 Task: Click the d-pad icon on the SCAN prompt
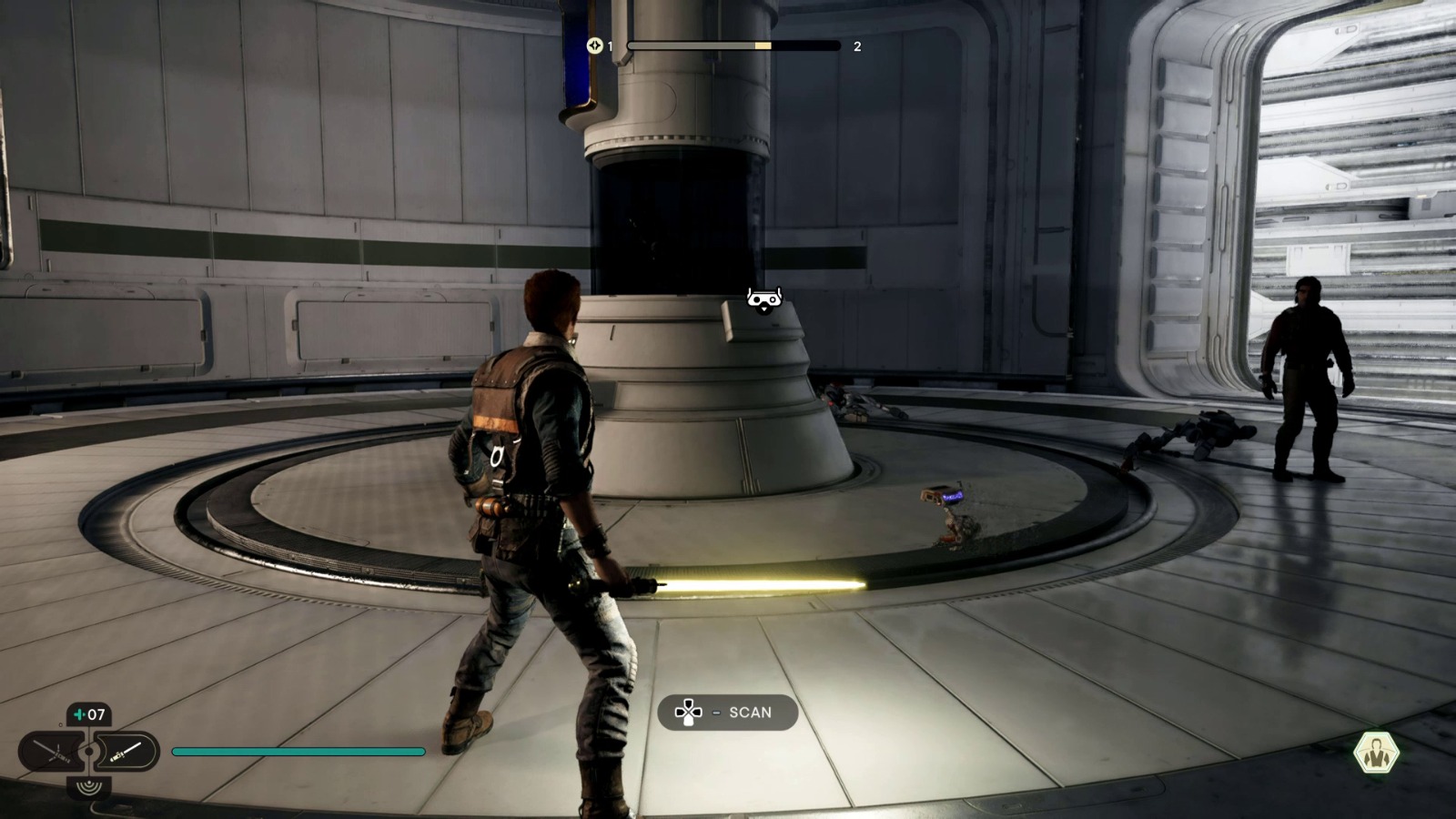pos(690,713)
